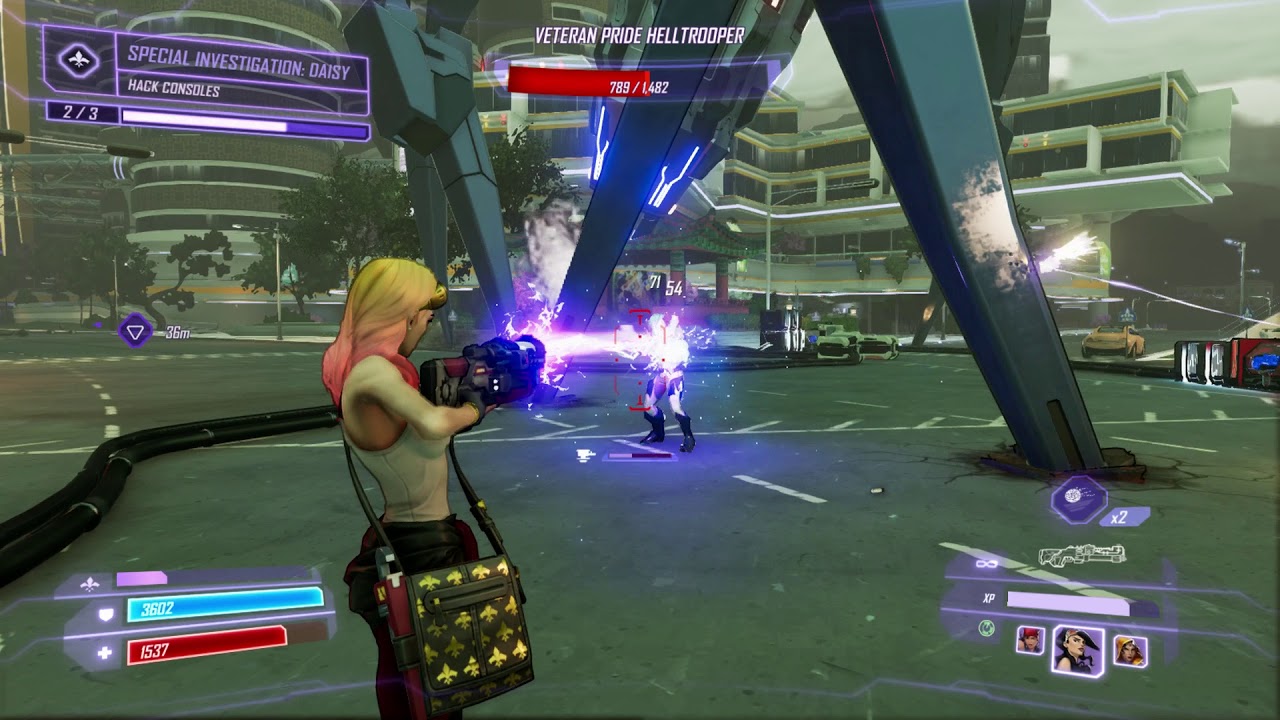Activate the special ability hexagon icon

1078,497
